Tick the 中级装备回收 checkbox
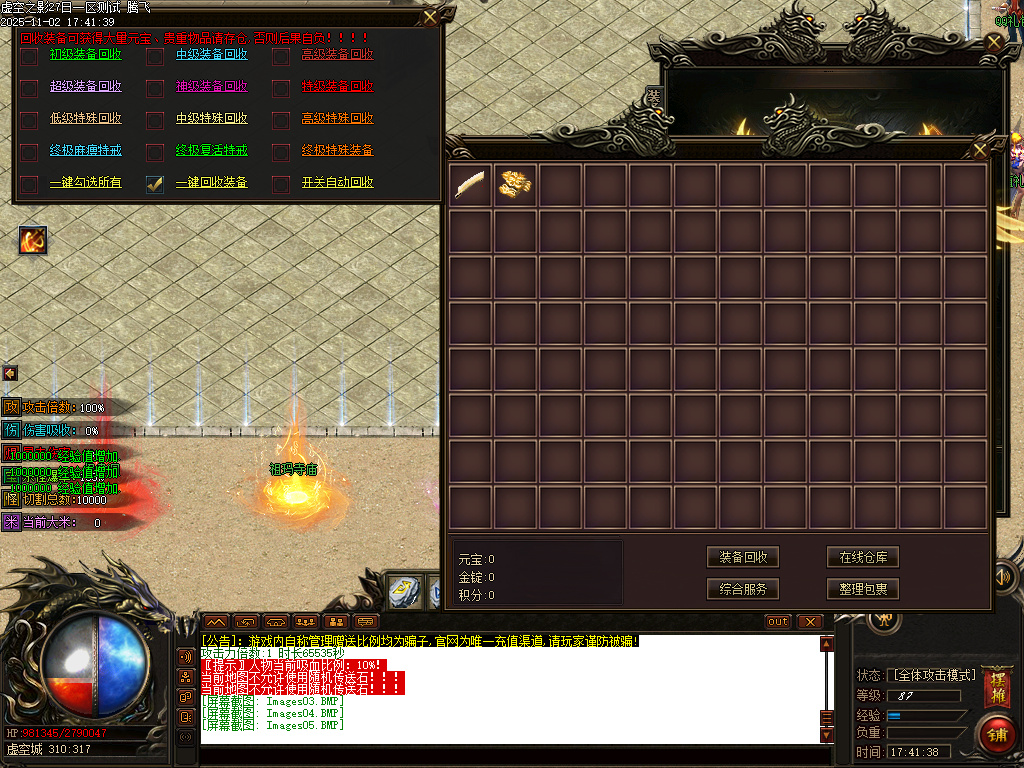The image size is (1024, 768). (x=155, y=56)
